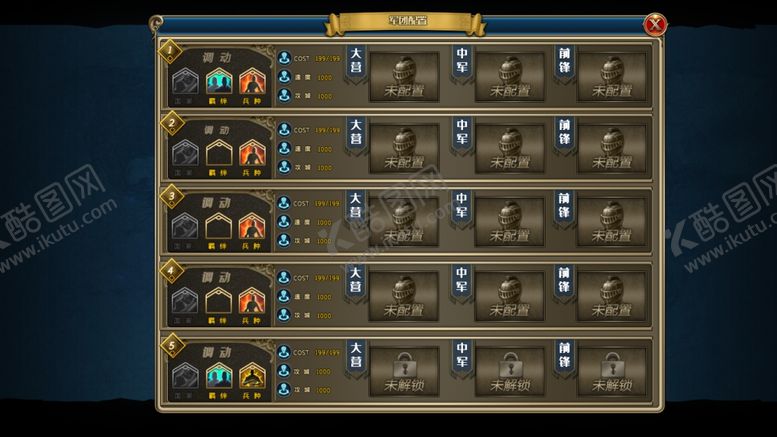Viewport: 777px width, 437px height.
Task: Select legion 1's 大营 unconfigured slot
Action: (404, 77)
